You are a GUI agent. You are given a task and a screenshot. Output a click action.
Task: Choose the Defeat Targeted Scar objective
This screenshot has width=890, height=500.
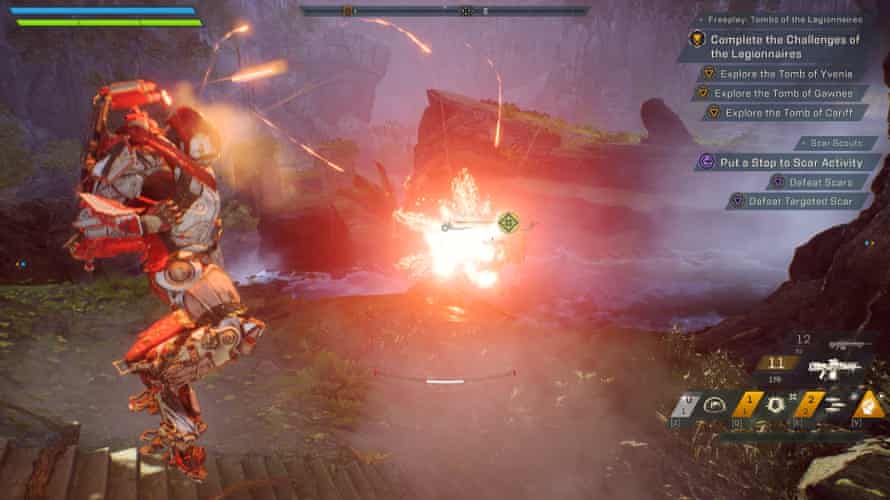point(806,201)
